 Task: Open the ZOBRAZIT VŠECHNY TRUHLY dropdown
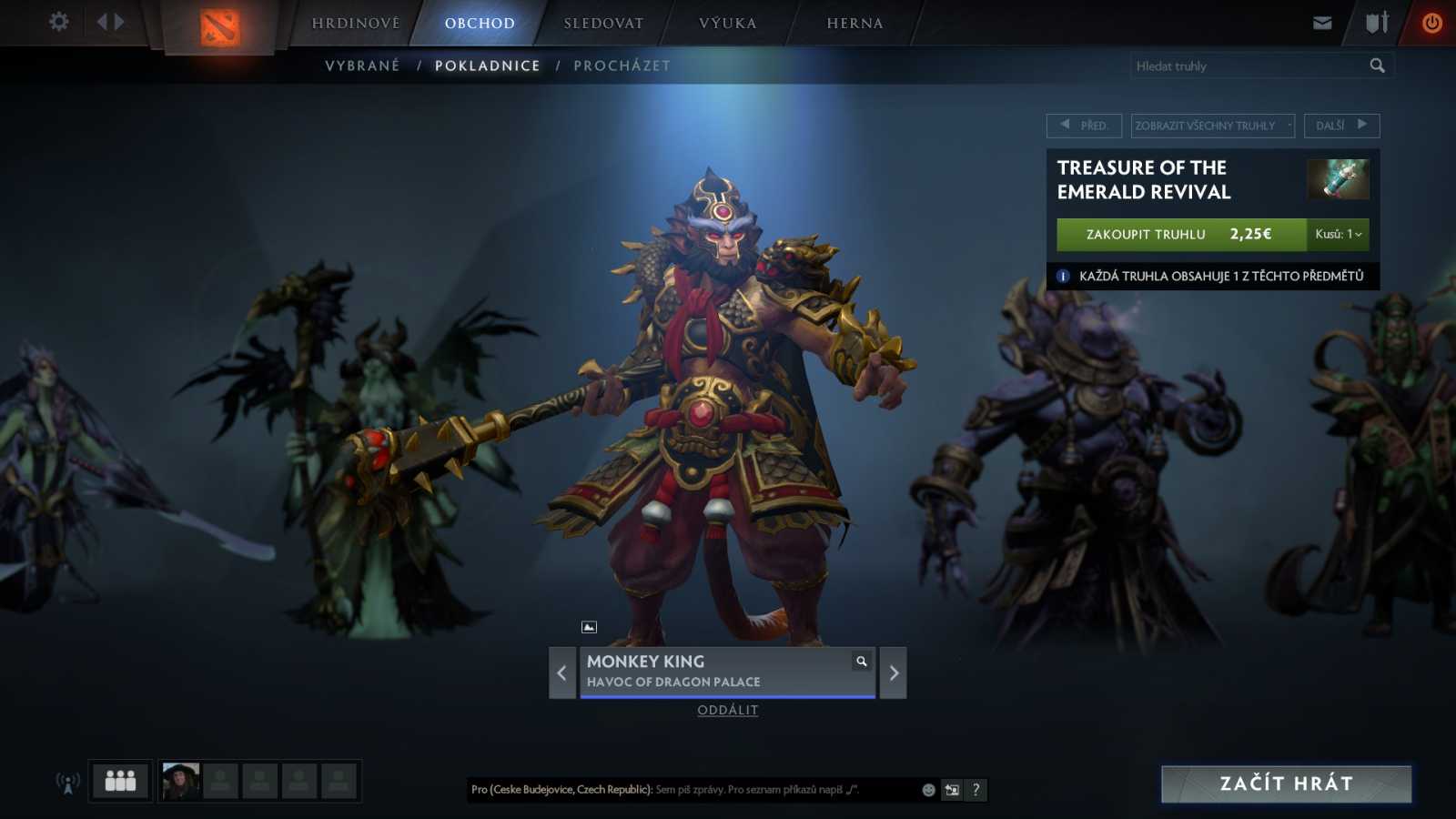pyautogui.click(x=1211, y=126)
